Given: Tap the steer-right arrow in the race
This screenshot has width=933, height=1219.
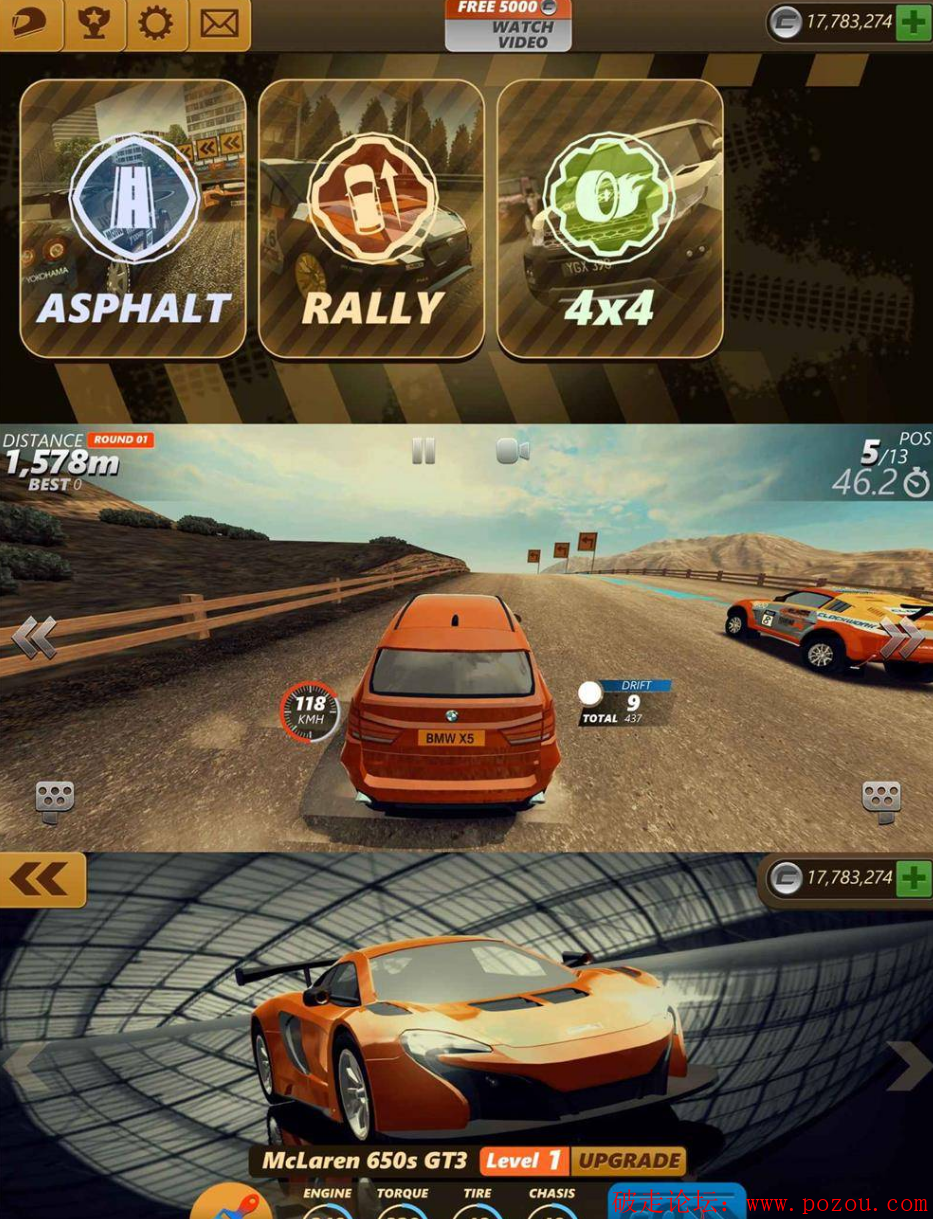Looking at the screenshot, I should tap(899, 638).
